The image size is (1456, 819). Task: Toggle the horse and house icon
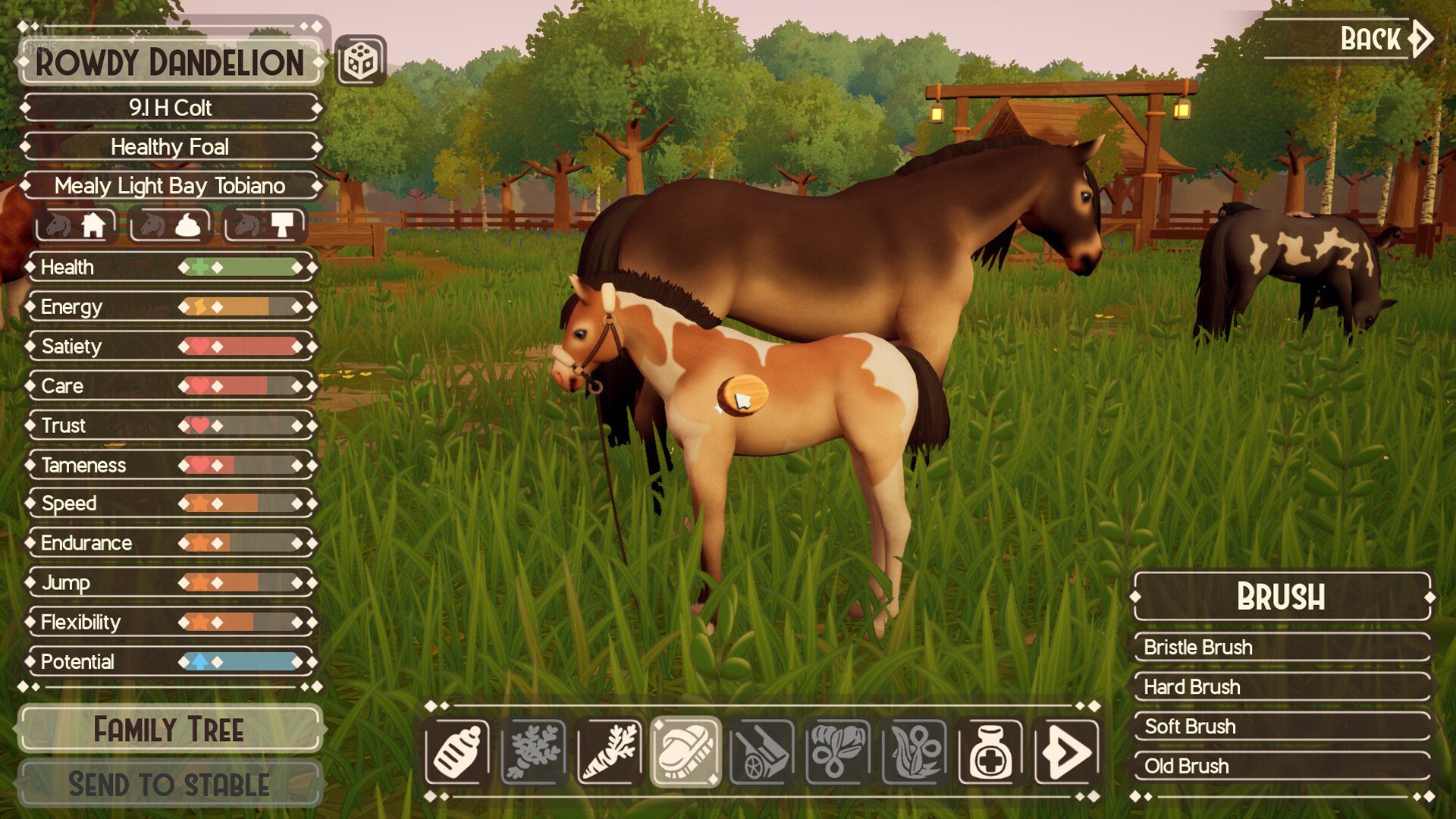(77, 225)
